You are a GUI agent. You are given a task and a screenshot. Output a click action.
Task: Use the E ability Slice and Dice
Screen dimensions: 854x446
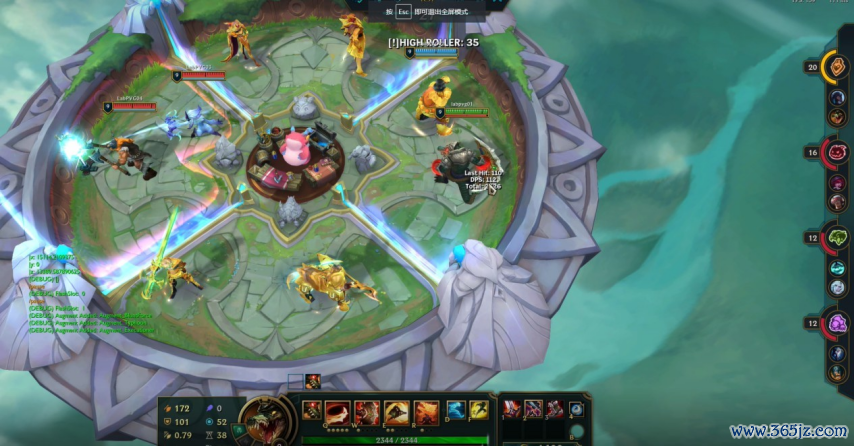click(x=397, y=410)
